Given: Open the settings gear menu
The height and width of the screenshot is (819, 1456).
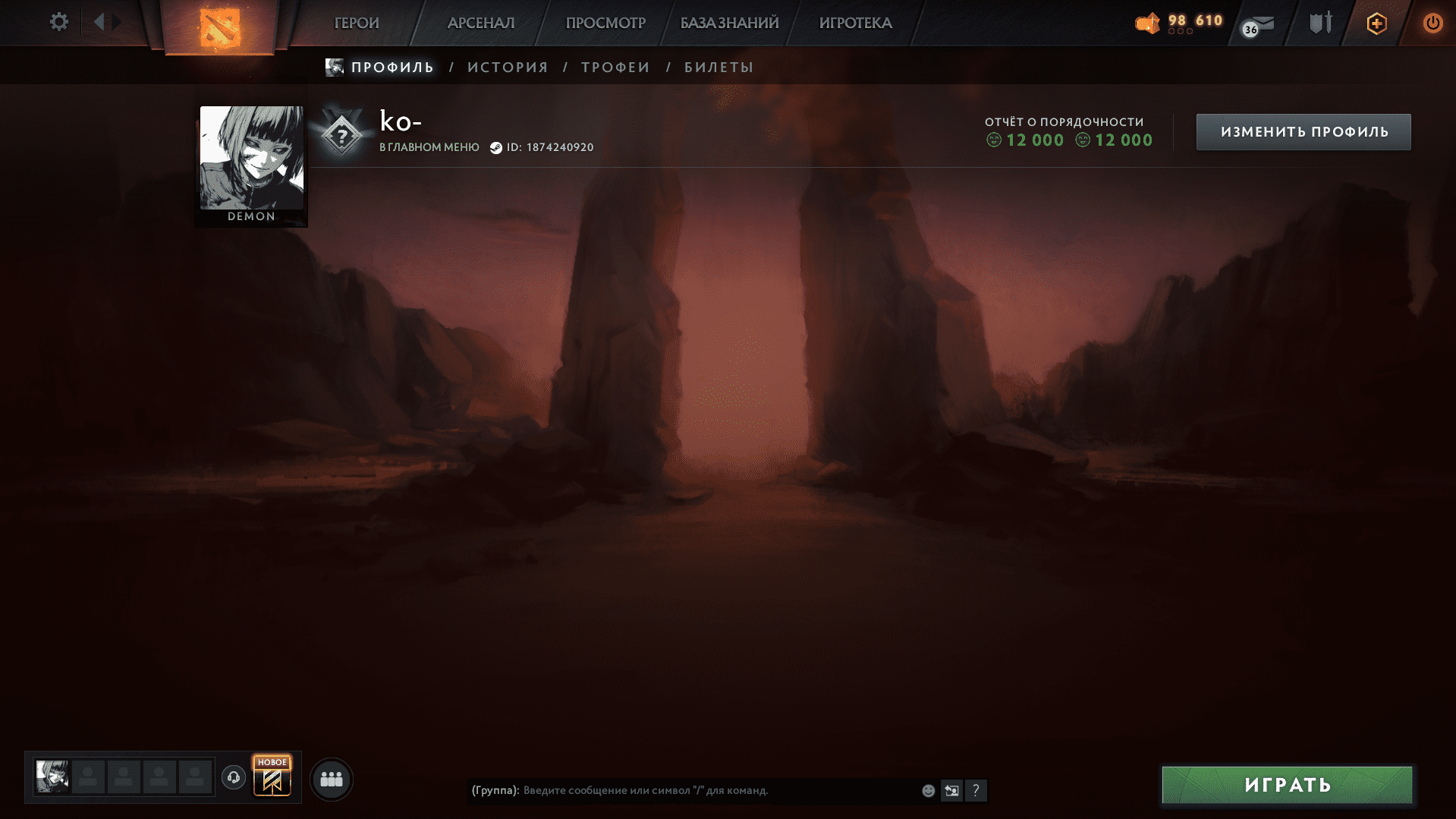Looking at the screenshot, I should pyautogui.click(x=58, y=22).
